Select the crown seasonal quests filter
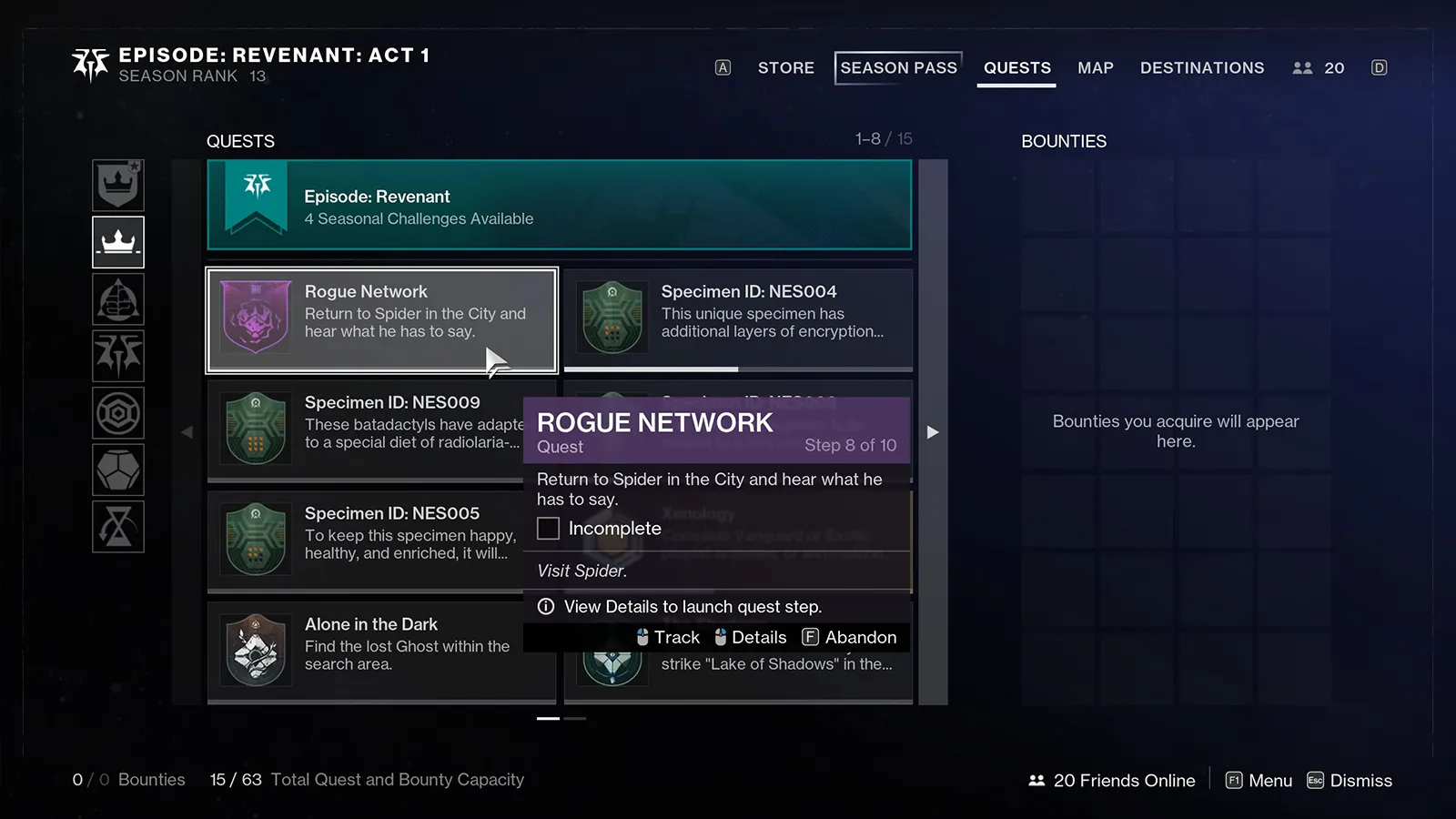The width and height of the screenshot is (1456, 819). (x=118, y=242)
